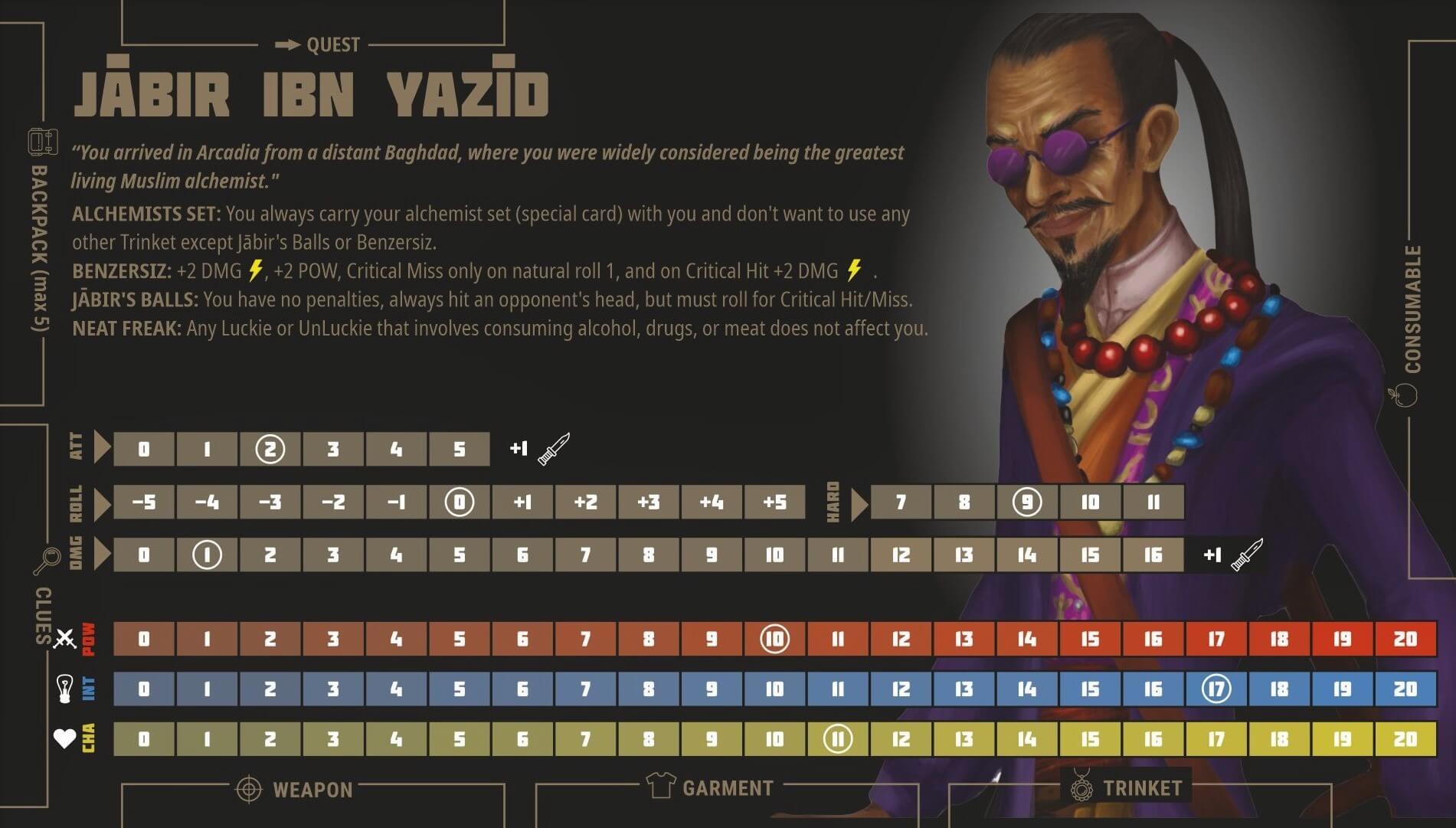Select the circled 1 on DMG track
The height and width of the screenshot is (828, 1456).
click(x=207, y=555)
